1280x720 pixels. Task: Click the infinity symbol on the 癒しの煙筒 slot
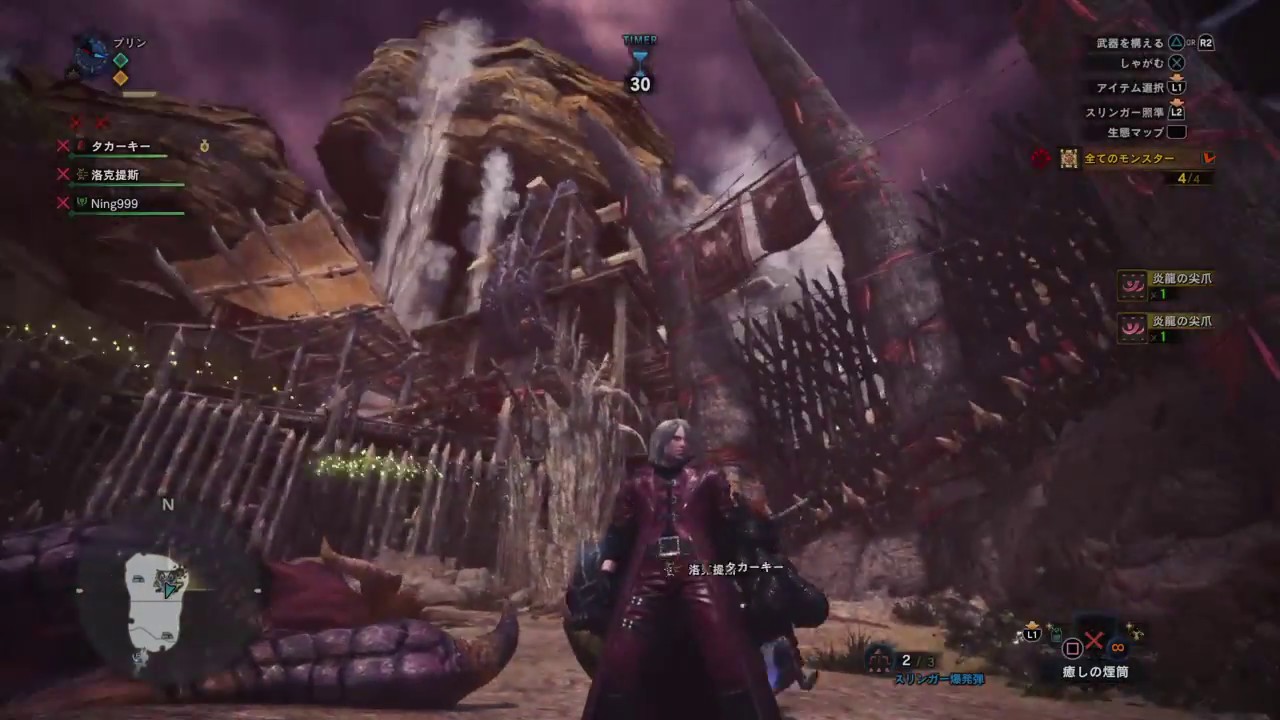point(1117,648)
